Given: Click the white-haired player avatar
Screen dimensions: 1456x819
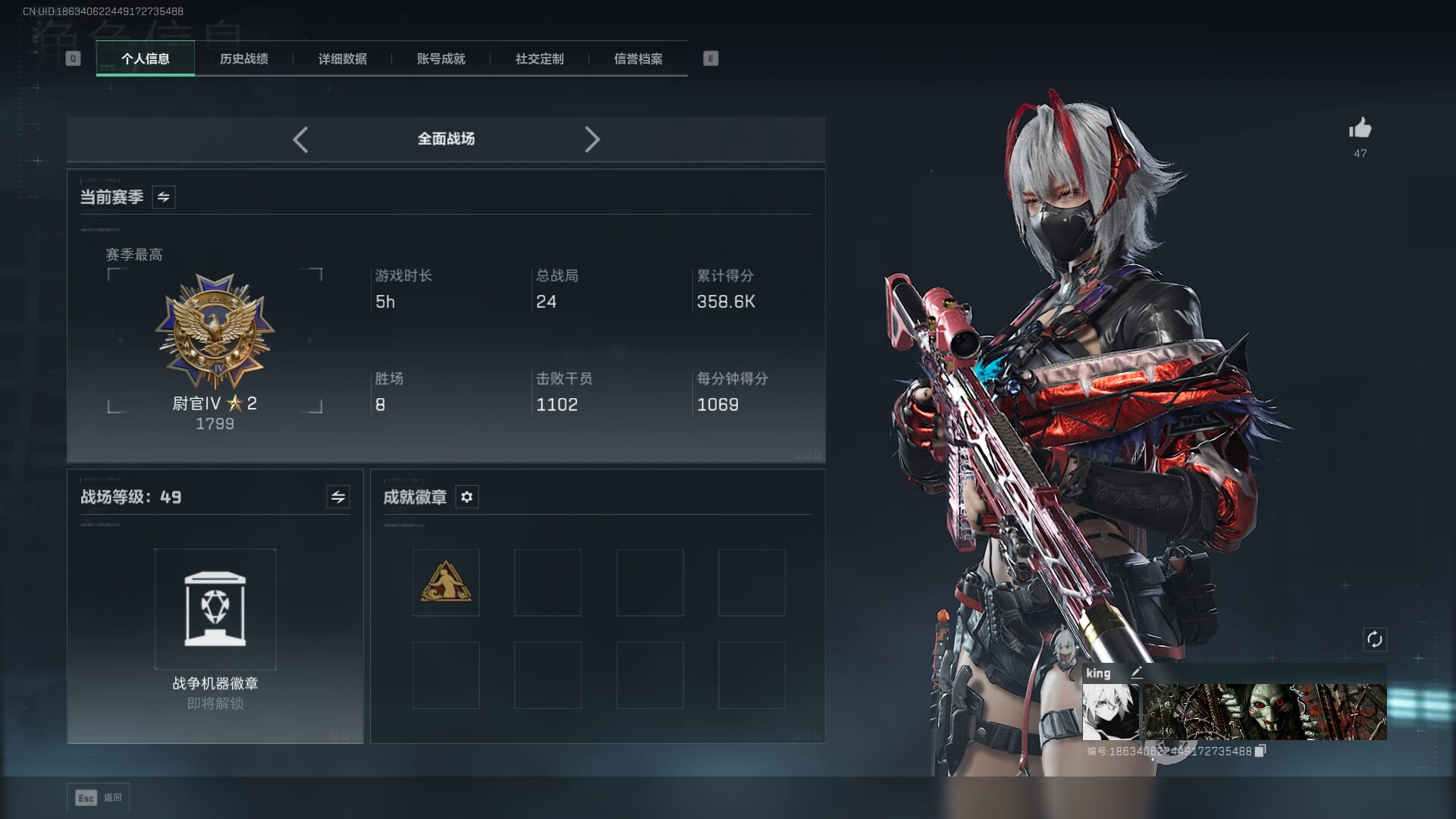Looking at the screenshot, I should click(1110, 712).
